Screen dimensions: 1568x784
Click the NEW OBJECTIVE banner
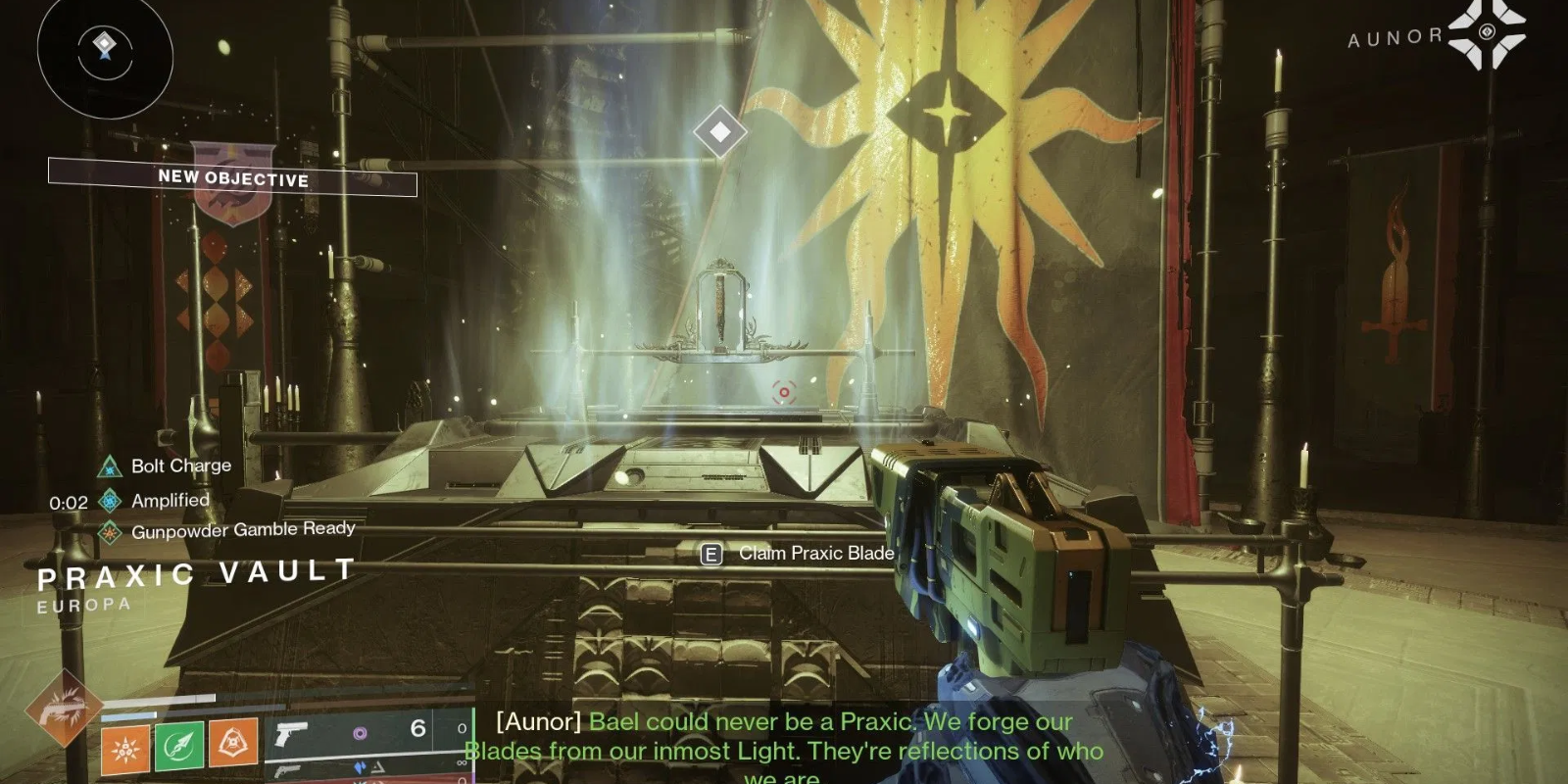(232, 179)
